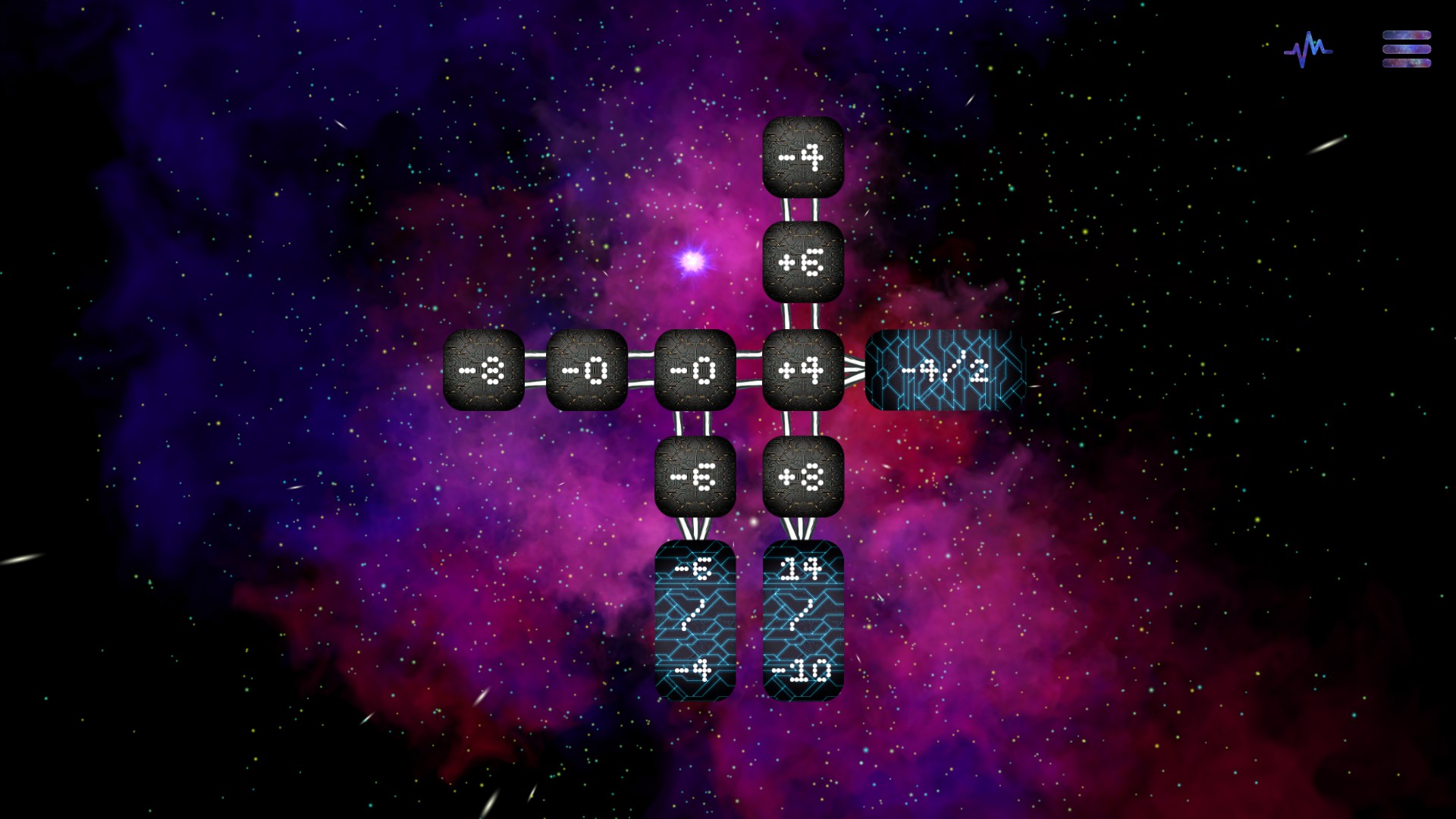
Task: Tap the +6 node tile
Action: click(x=803, y=262)
